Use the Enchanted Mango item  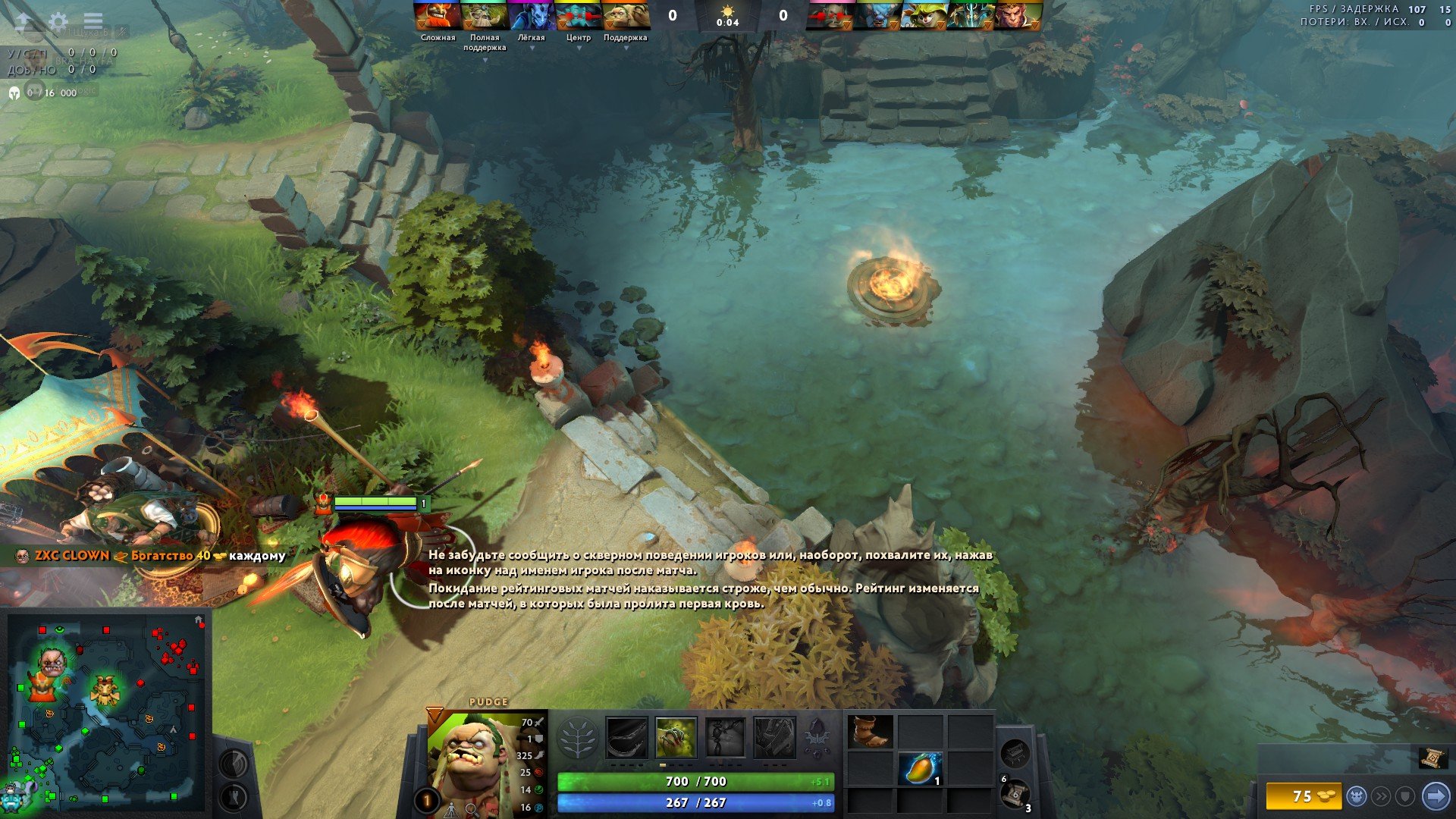point(921,768)
